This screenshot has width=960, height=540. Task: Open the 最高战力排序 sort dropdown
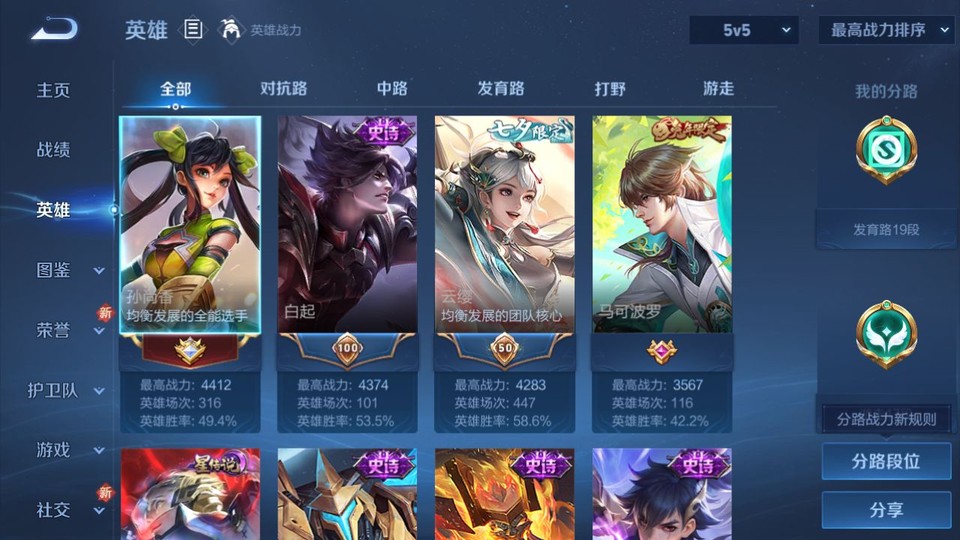tap(886, 31)
